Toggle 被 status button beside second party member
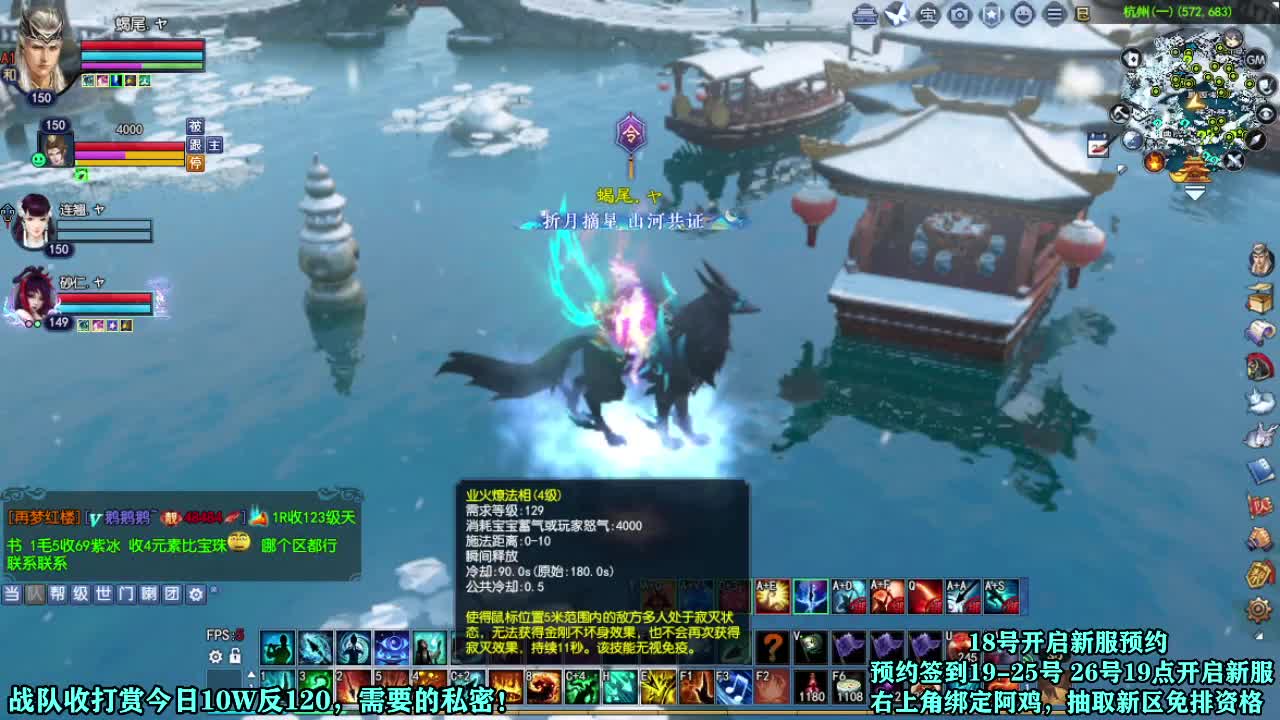 195,127
